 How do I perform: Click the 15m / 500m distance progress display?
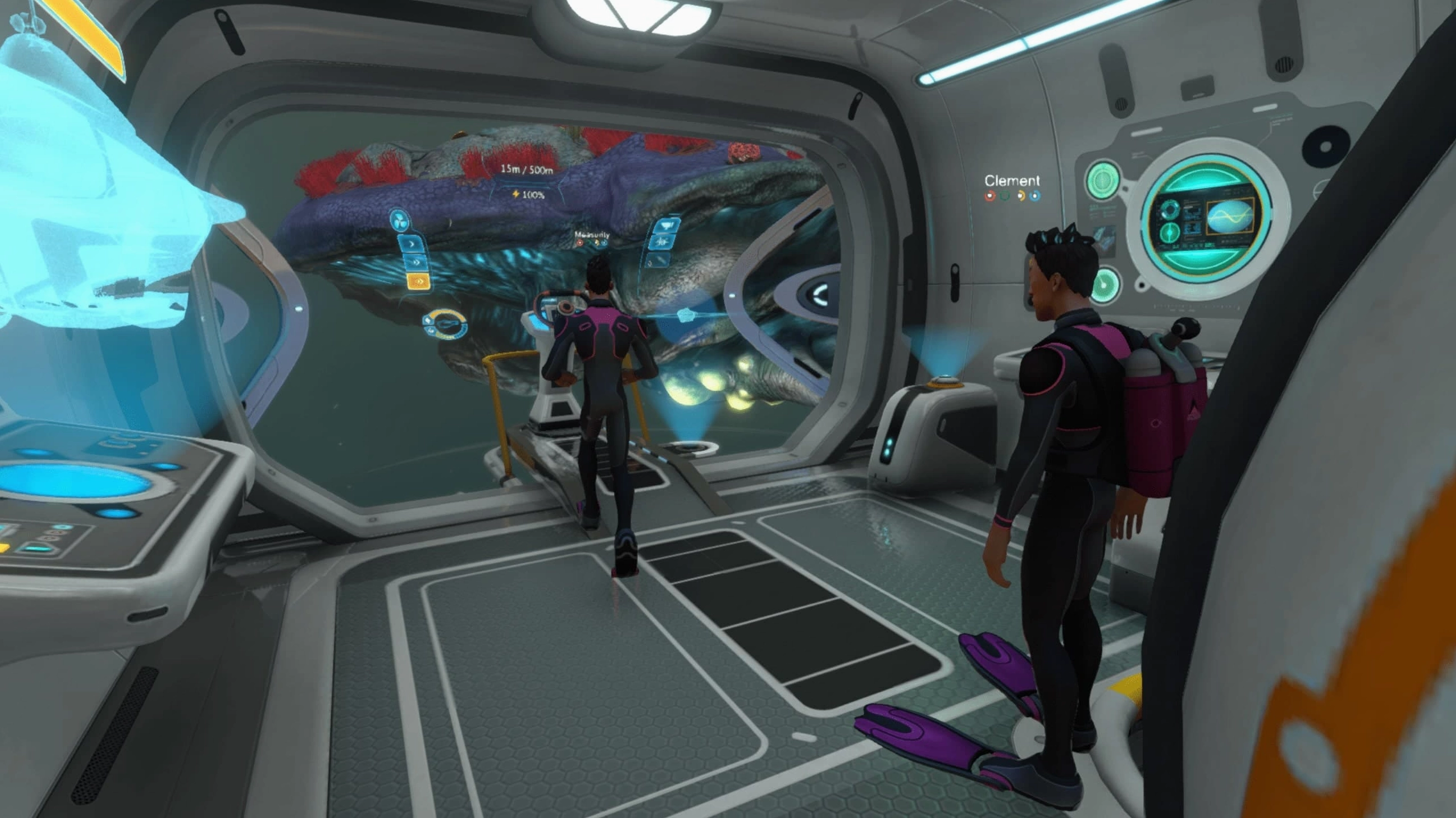click(527, 170)
